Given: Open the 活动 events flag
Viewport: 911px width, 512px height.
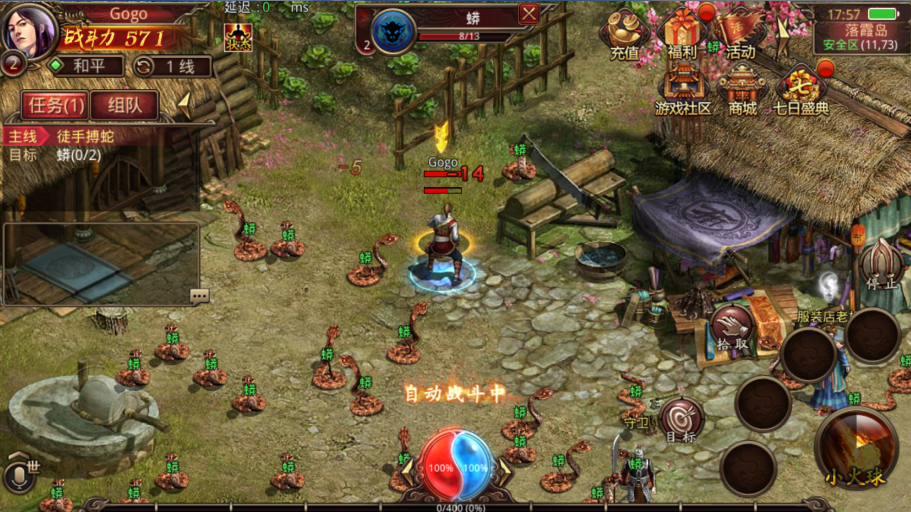Looking at the screenshot, I should coord(741,33).
